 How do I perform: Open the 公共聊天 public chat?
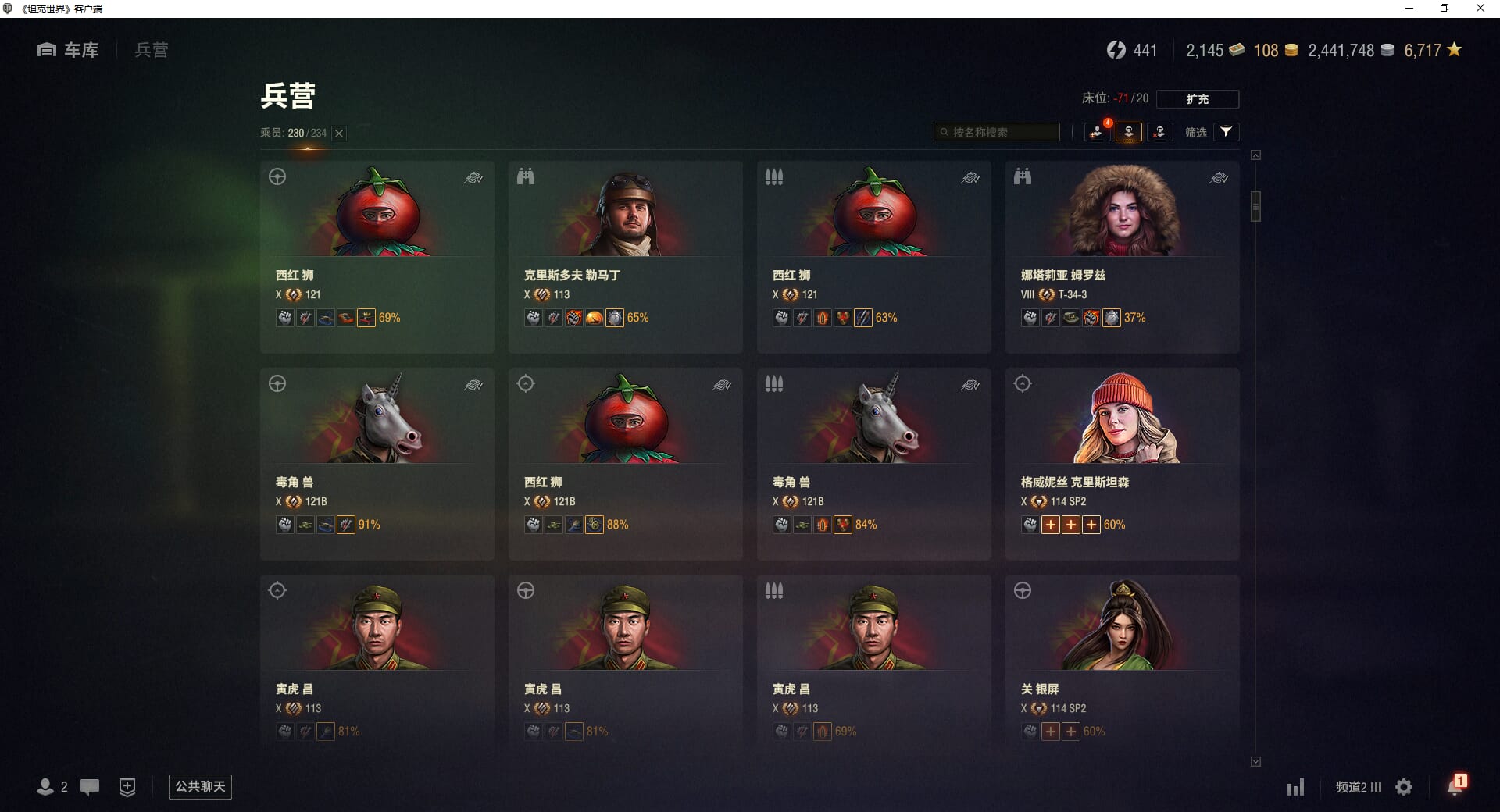click(x=200, y=786)
